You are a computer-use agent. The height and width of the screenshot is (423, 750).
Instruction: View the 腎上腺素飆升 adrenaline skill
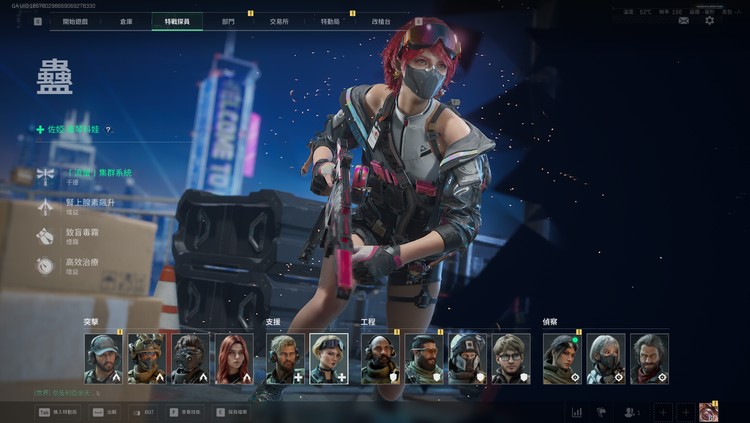point(92,204)
